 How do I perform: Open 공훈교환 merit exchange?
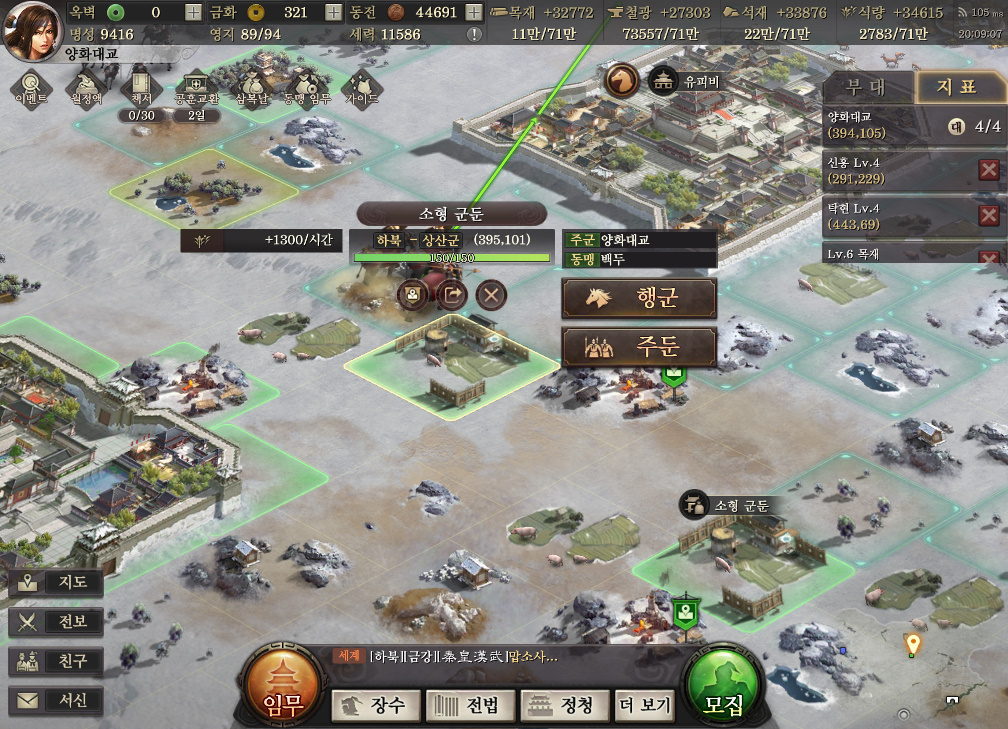point(196,86)
